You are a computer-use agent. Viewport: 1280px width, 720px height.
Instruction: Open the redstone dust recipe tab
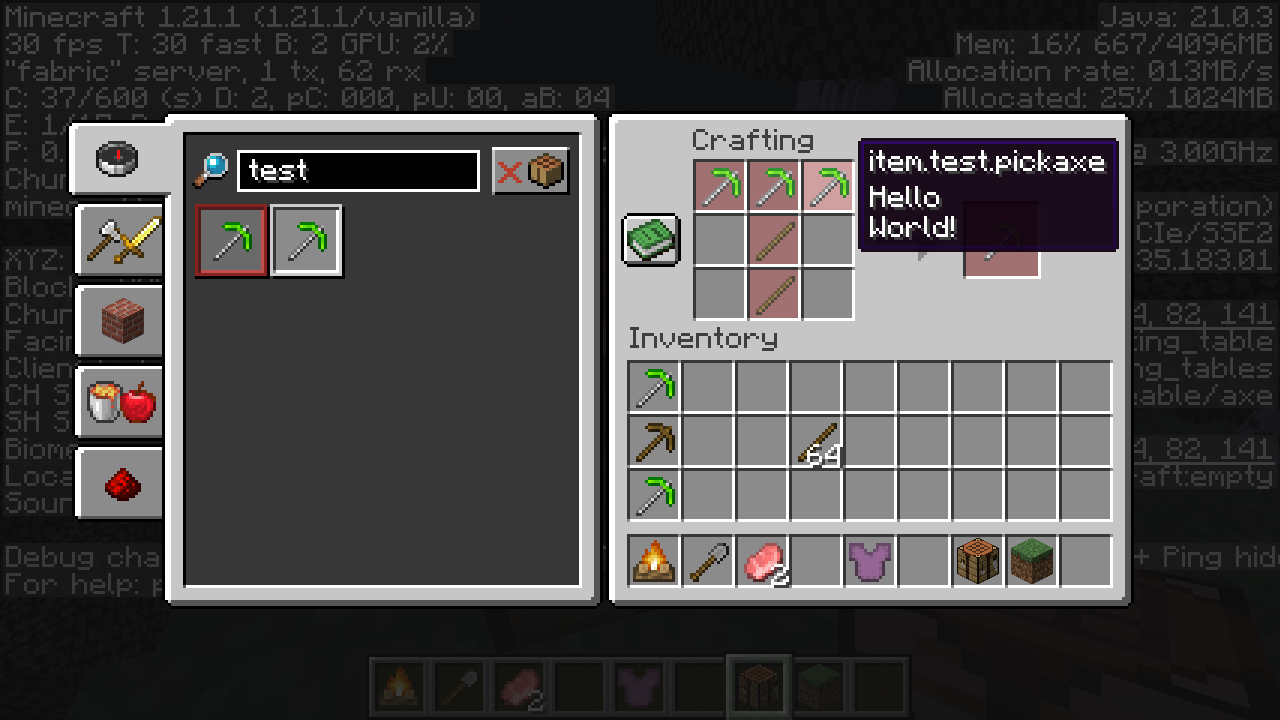pyautogui.click(x=120, y=484)
